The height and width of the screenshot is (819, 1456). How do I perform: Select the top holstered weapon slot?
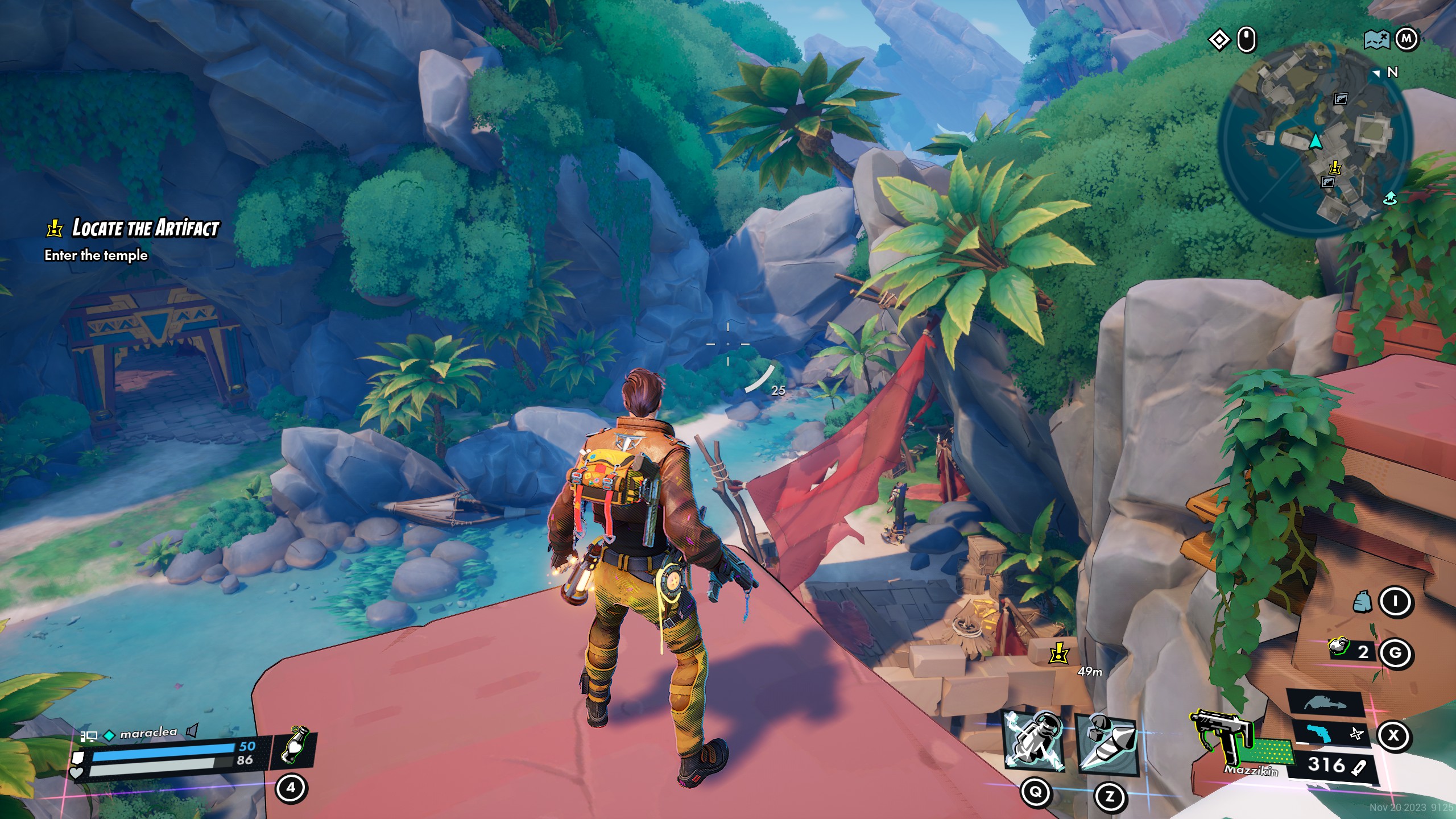[1325, 704]
